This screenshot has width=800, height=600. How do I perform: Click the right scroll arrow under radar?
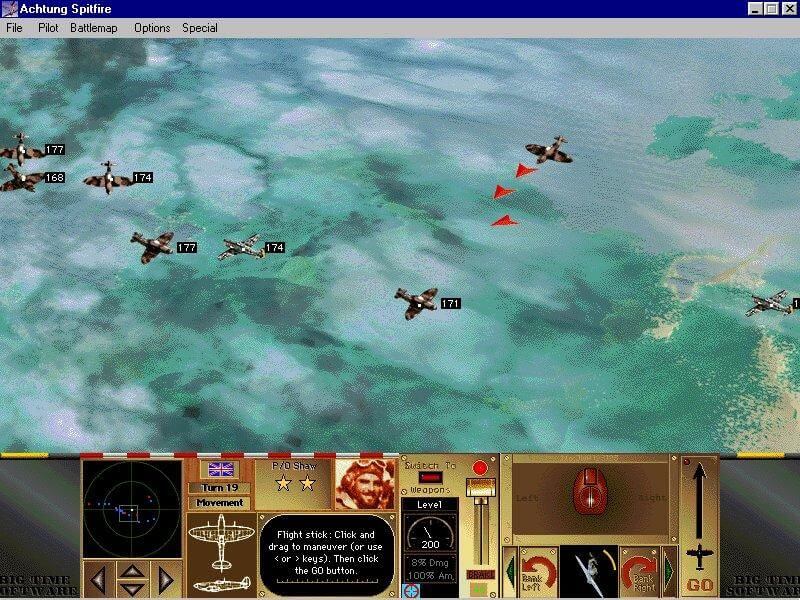166,578
